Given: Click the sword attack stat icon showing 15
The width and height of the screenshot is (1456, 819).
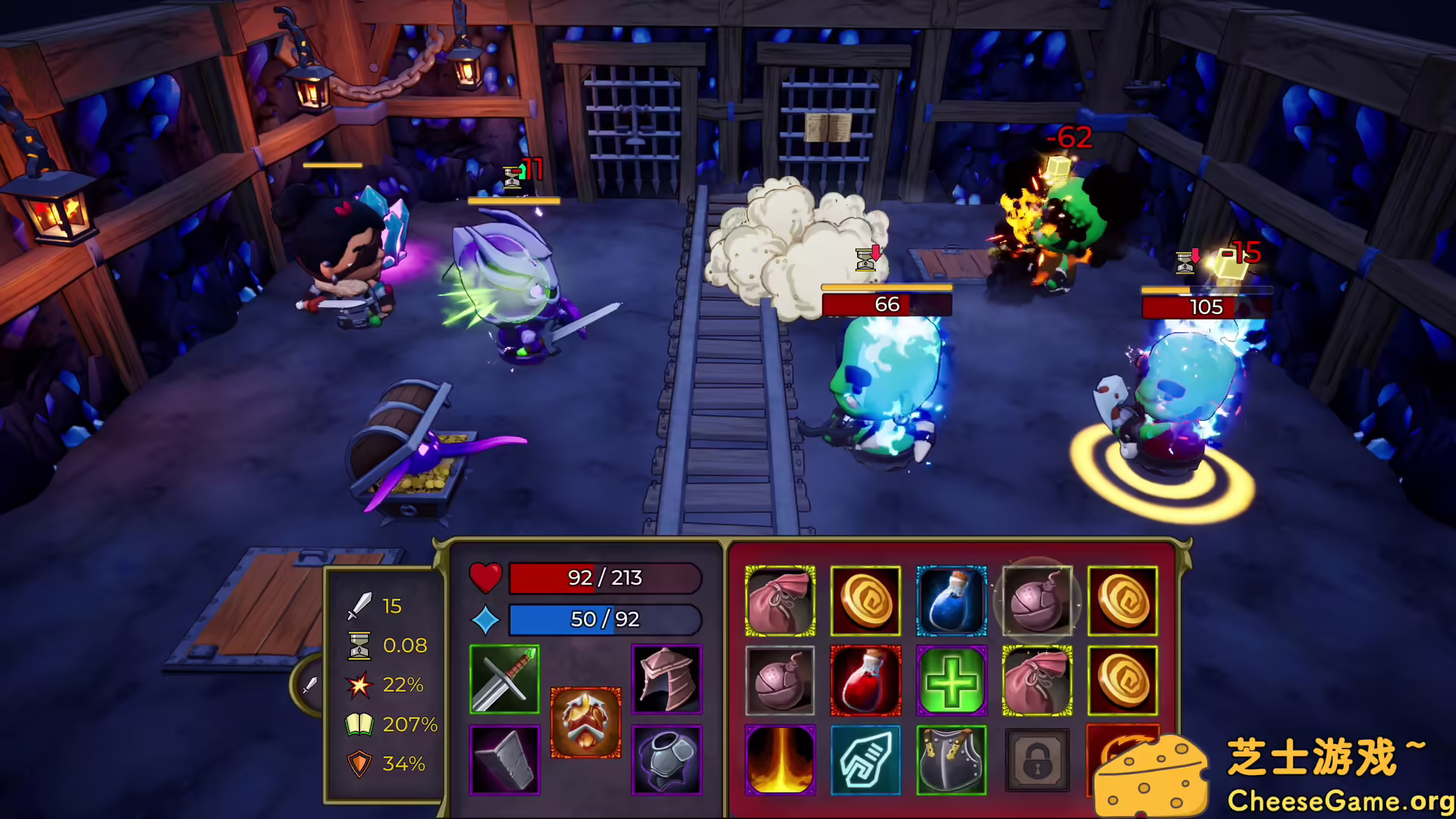Looking at the screenshot, I should pos(360,605).
